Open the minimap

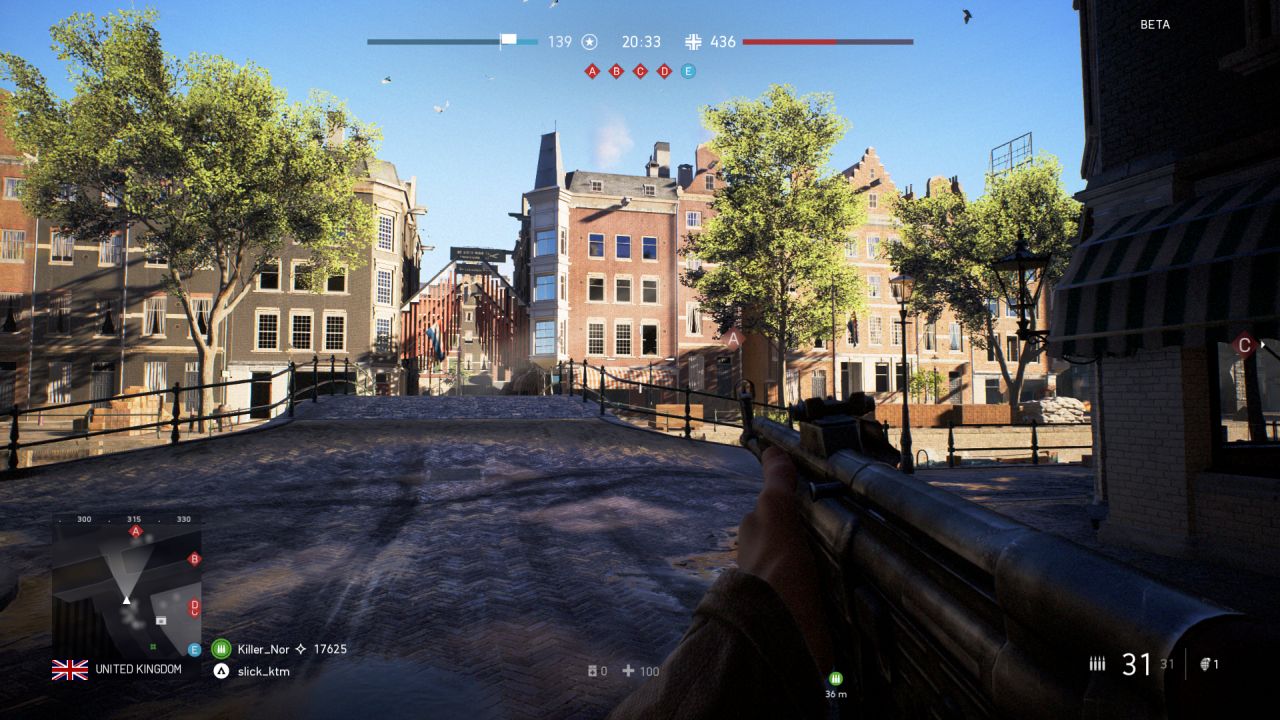coord(127,585)
